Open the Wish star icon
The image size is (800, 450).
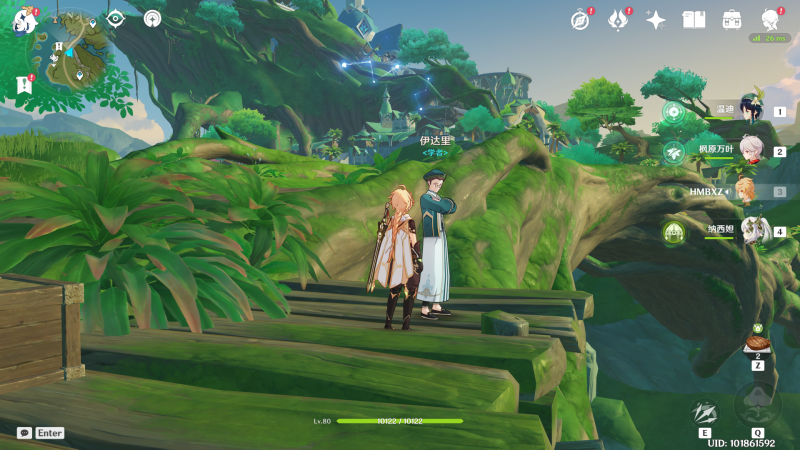point(656,20)
